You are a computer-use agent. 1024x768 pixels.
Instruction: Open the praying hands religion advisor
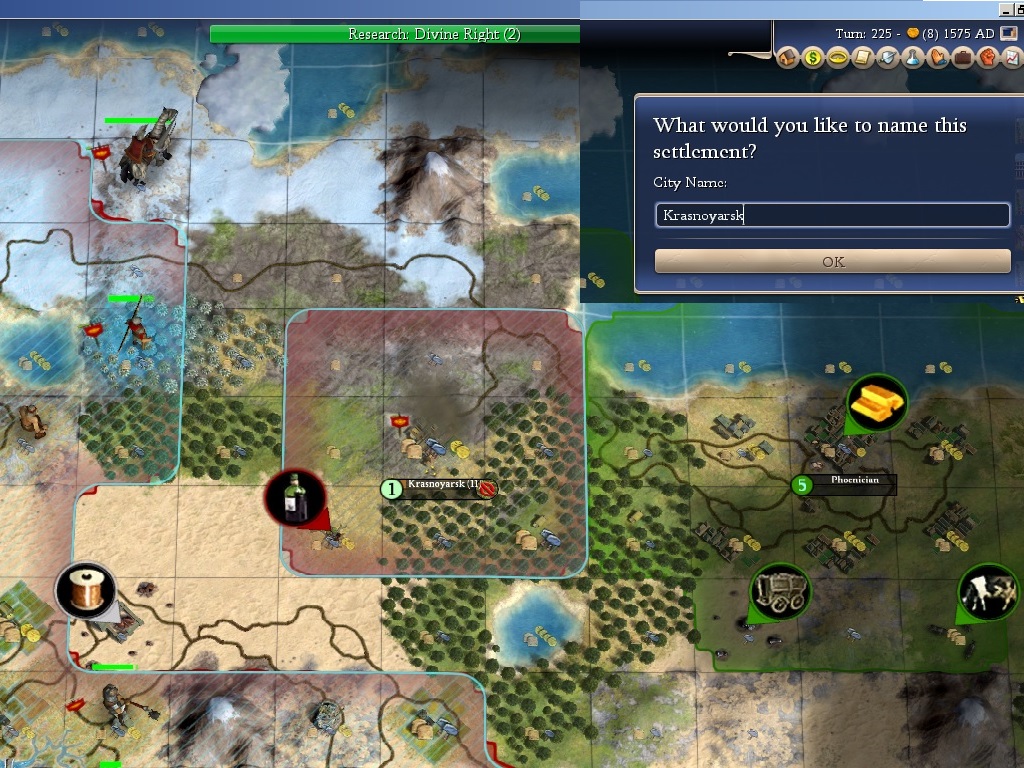tap(938, 58)
